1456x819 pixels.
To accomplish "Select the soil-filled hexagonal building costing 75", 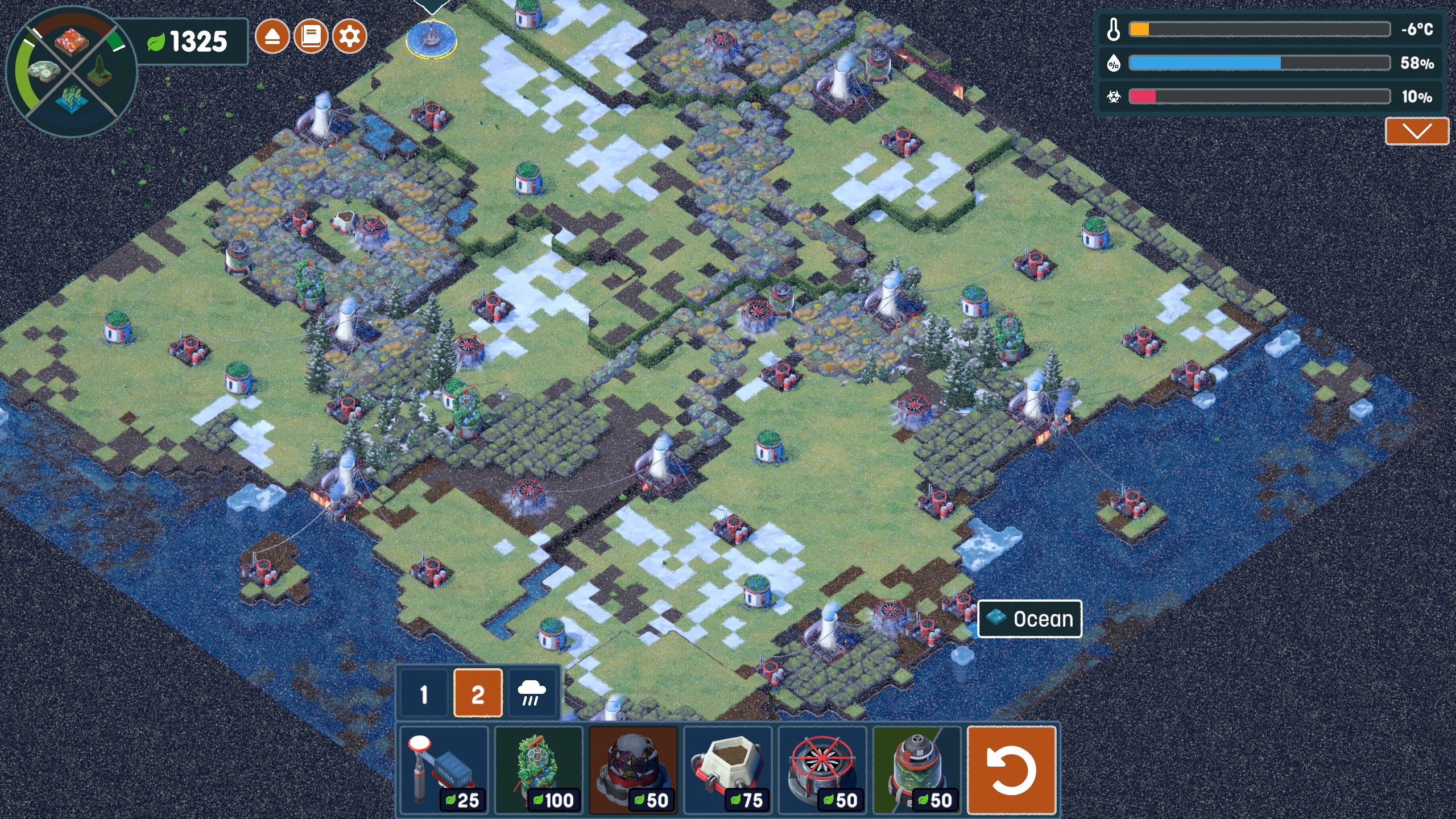I will [728, 770].
